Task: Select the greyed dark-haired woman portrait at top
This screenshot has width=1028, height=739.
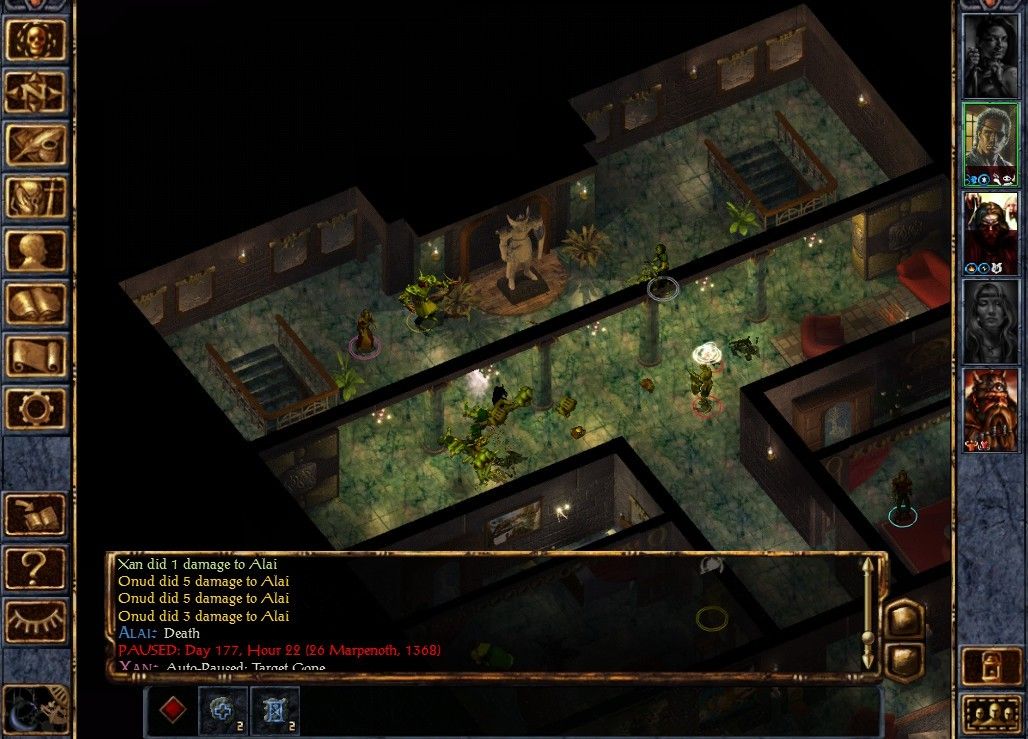Action: pos(990,55)
